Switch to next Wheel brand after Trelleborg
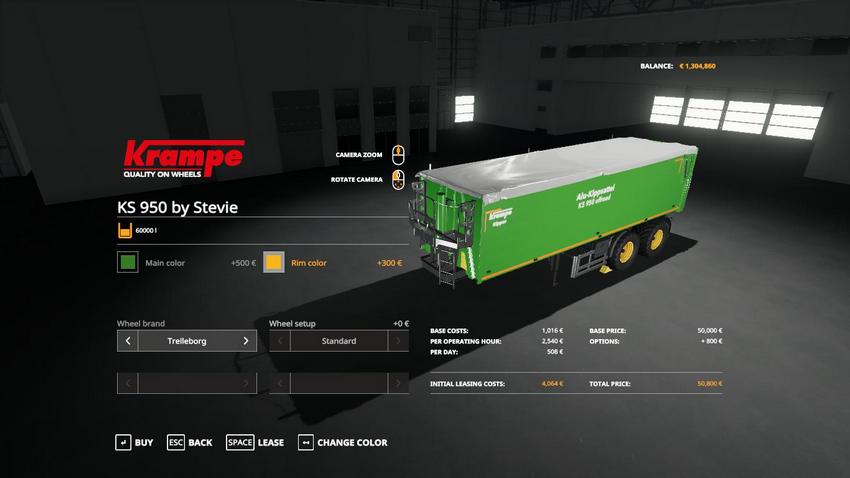The image size is (850, 478). coord(246,341)
